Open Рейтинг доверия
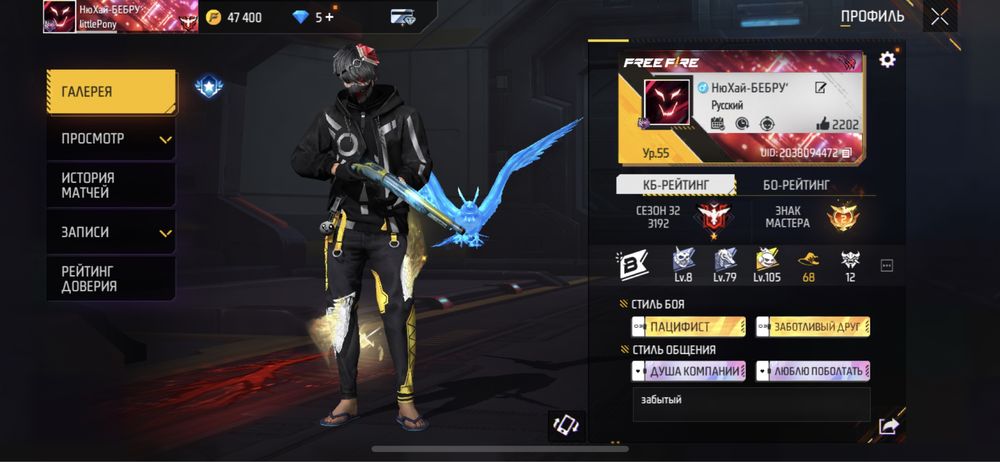This screenshot has height=462, width=1000. 110,278
